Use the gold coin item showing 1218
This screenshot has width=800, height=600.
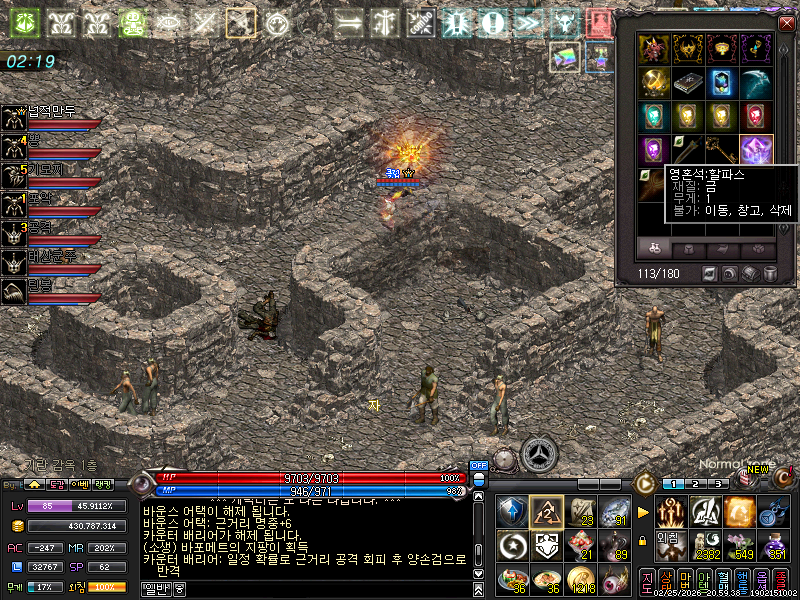580,578
